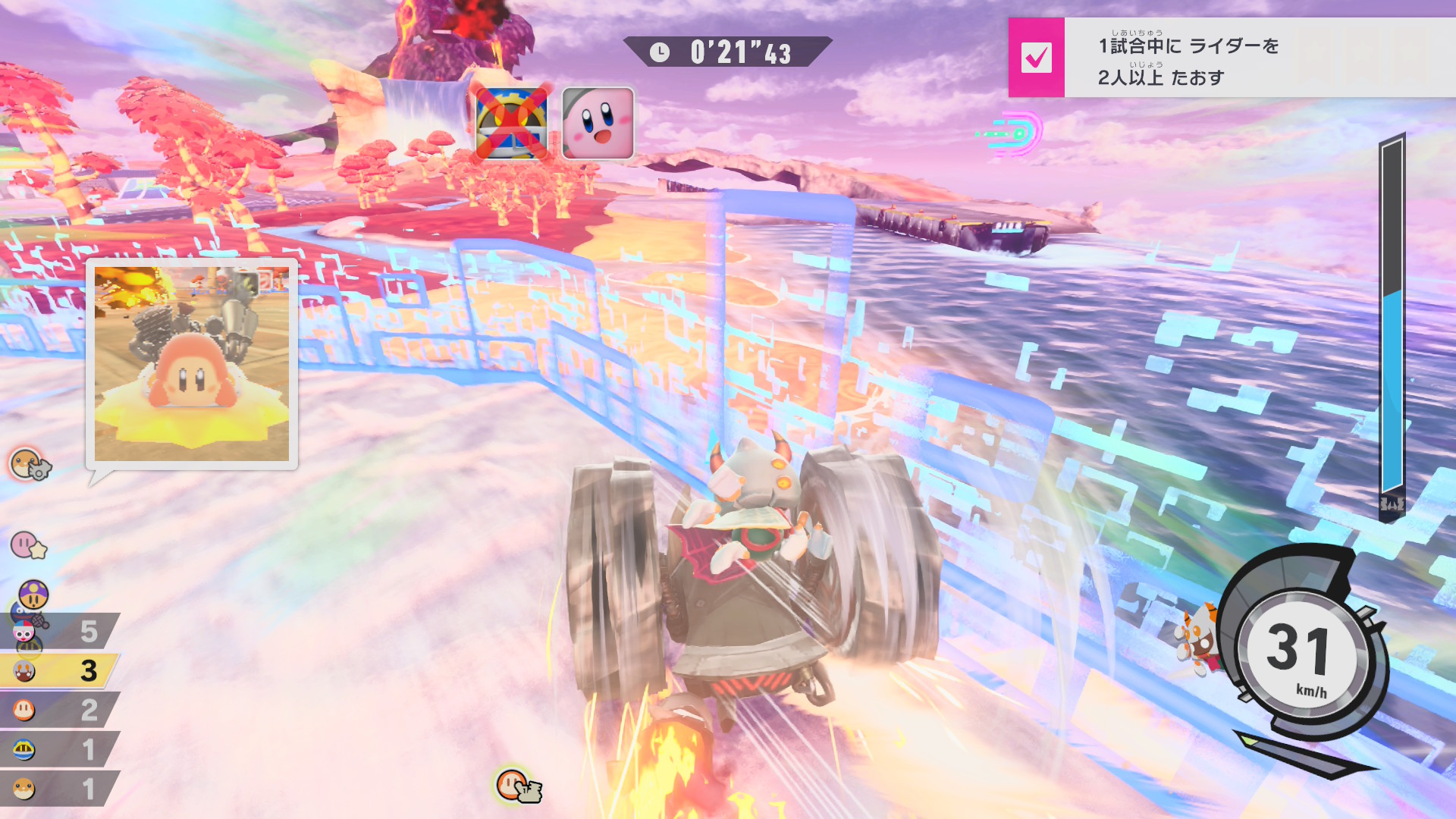The width and height of the screenshot is (1456, 819).
Task: Select the highlighted yellow 3-point scoreboard row
Action: point(59,670)
